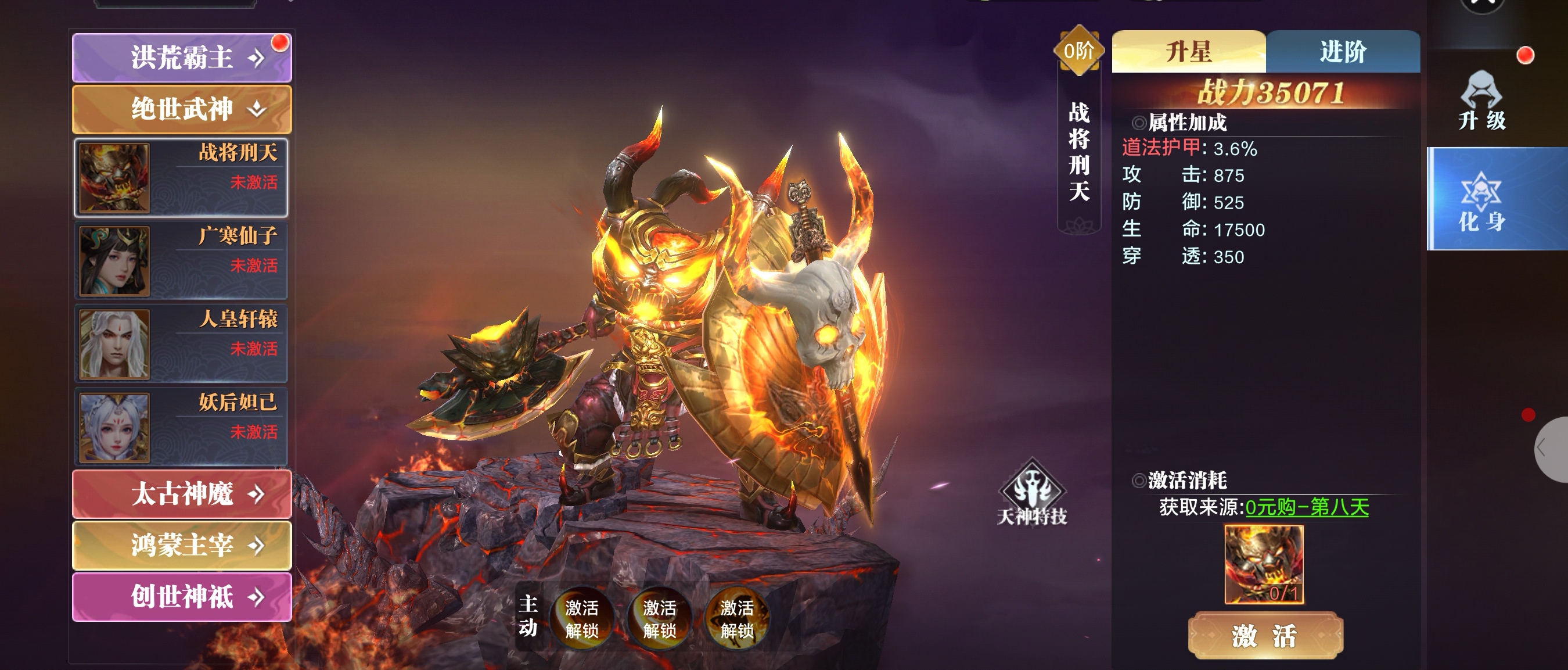Screen dimensions: 1568x670
Task: Follow the 0元购-第八天 source link
Action: coord(1307,507)
